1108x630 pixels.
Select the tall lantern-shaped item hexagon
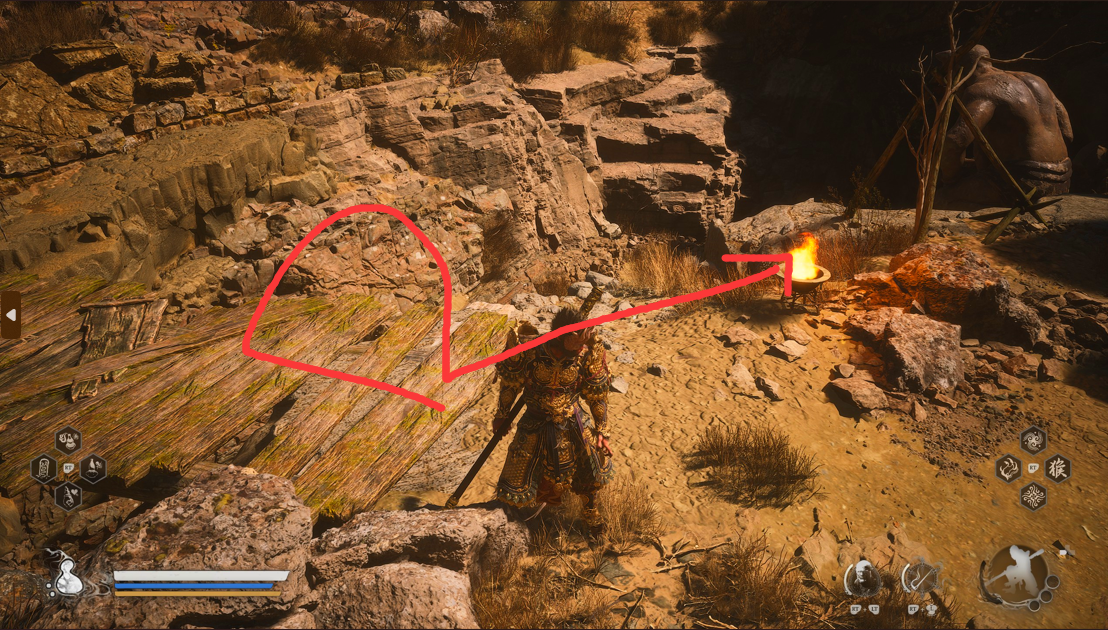tap(44, 468)
